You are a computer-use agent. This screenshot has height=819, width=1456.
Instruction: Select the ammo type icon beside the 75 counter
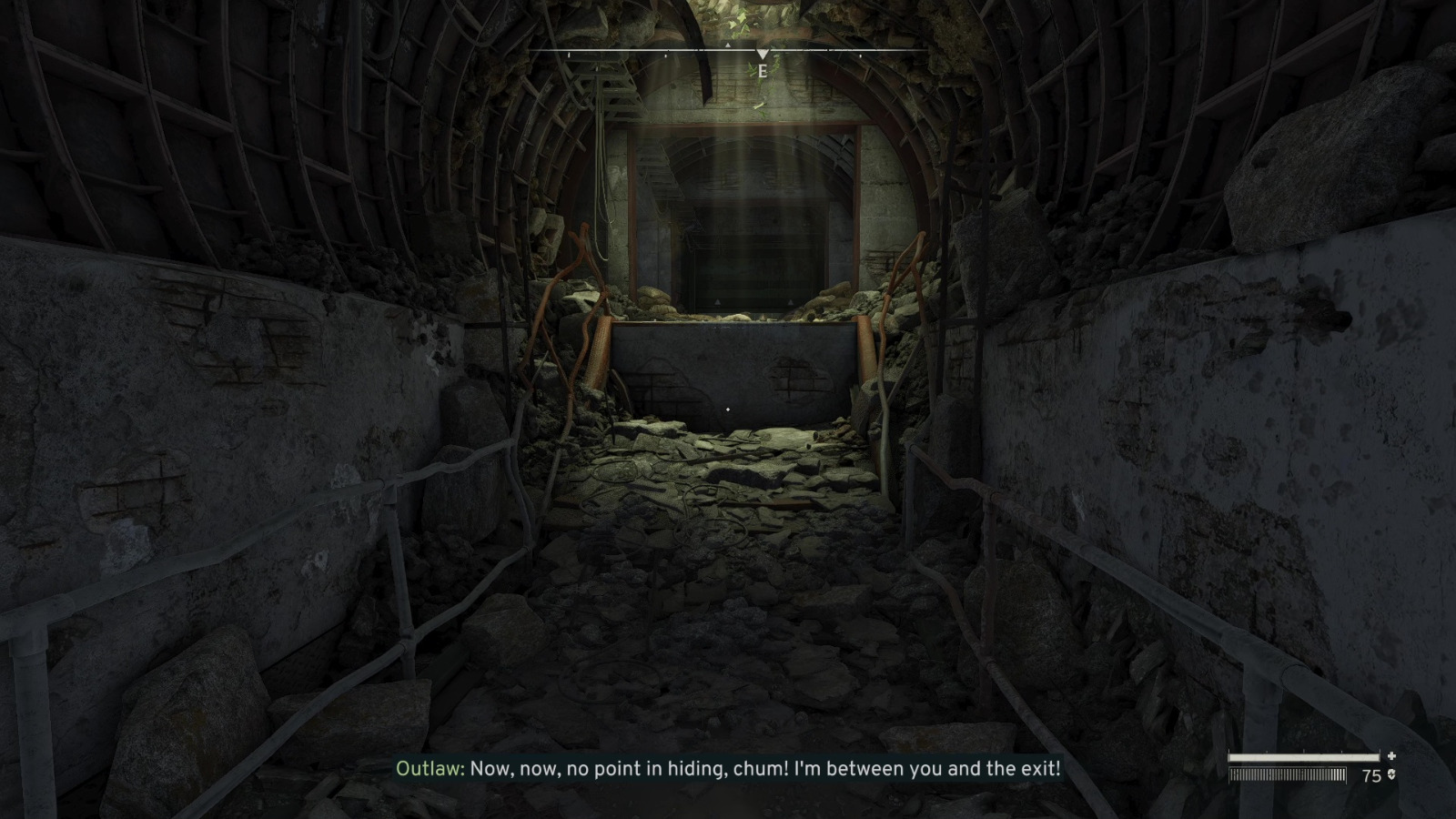point(1392,774)
